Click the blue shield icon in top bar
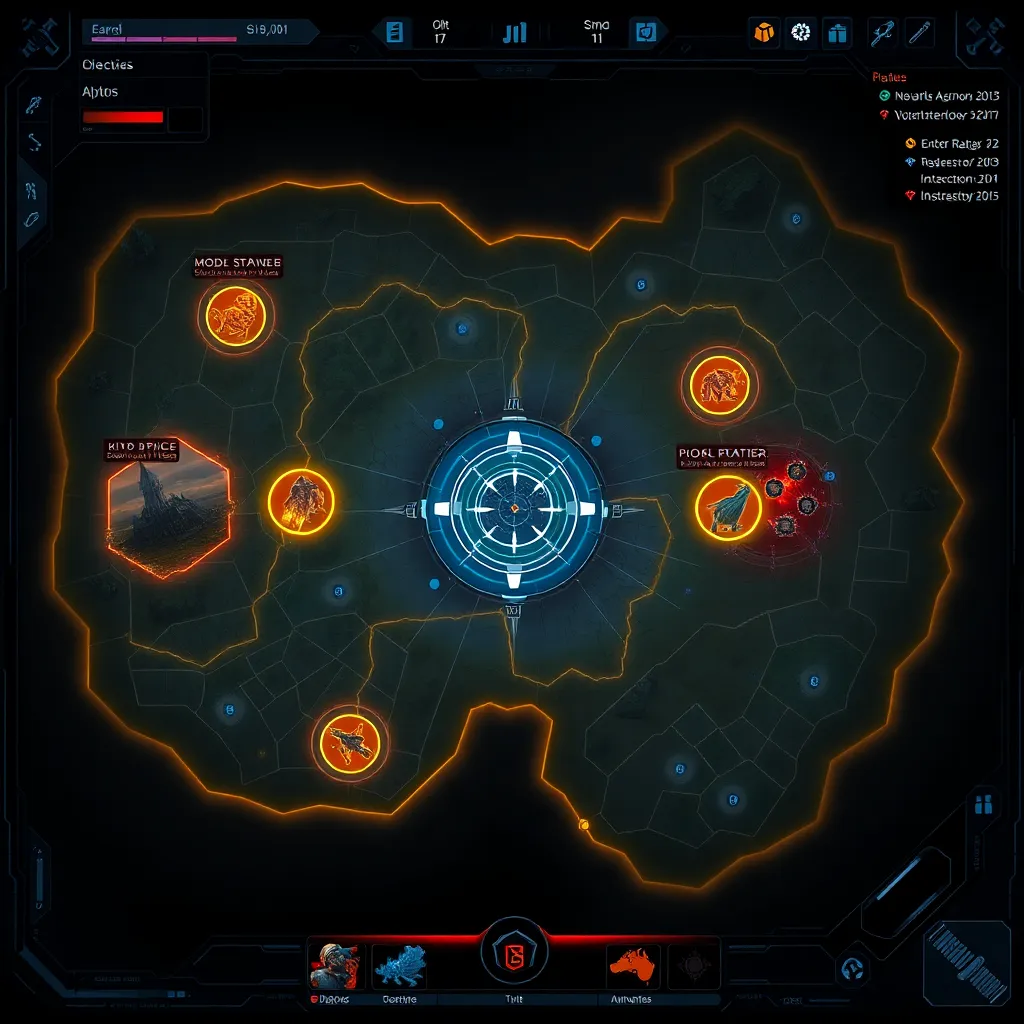The image size is (1024, 1024). 643,32
